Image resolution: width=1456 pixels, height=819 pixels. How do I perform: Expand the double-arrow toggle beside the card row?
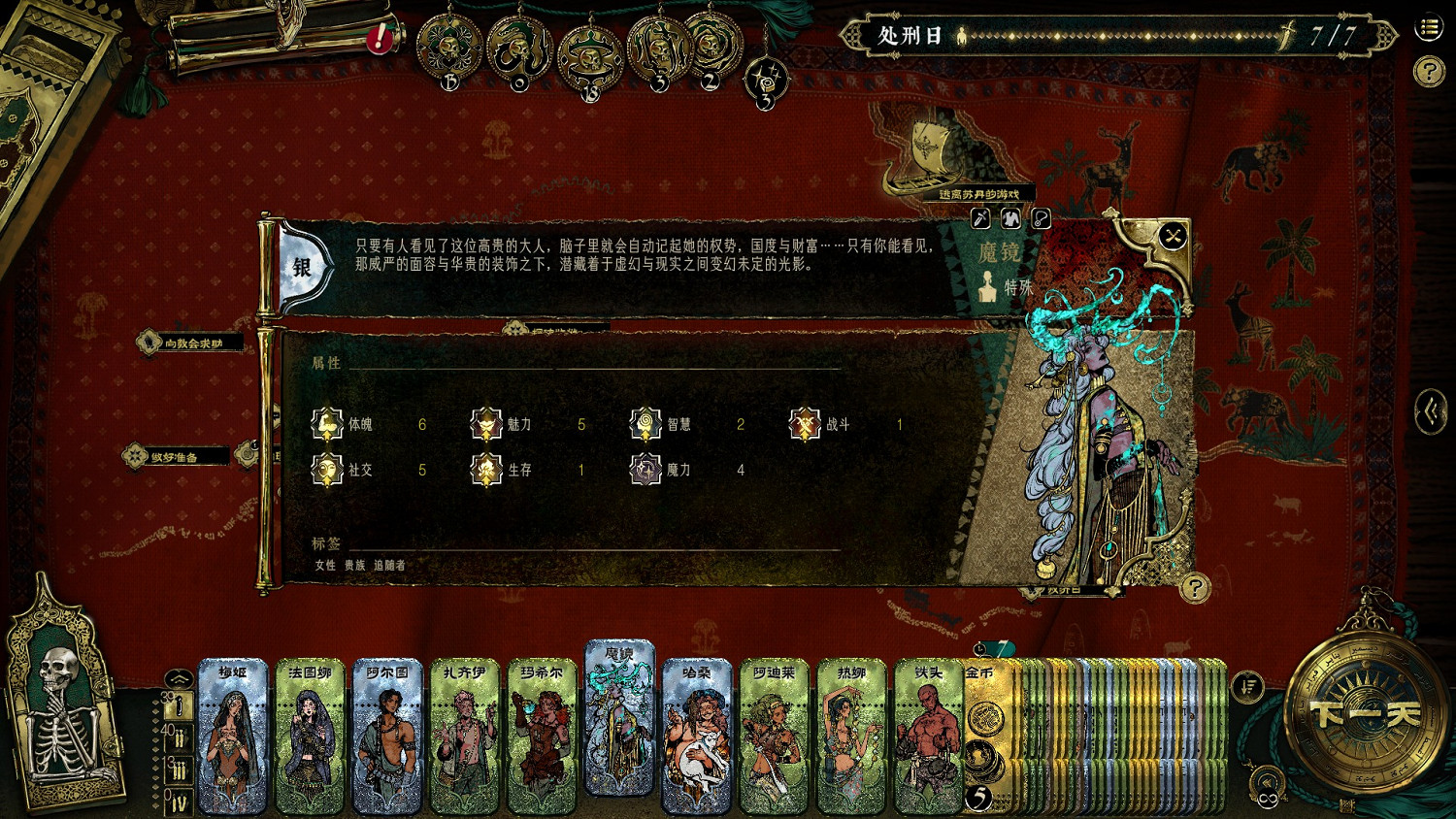177,677
